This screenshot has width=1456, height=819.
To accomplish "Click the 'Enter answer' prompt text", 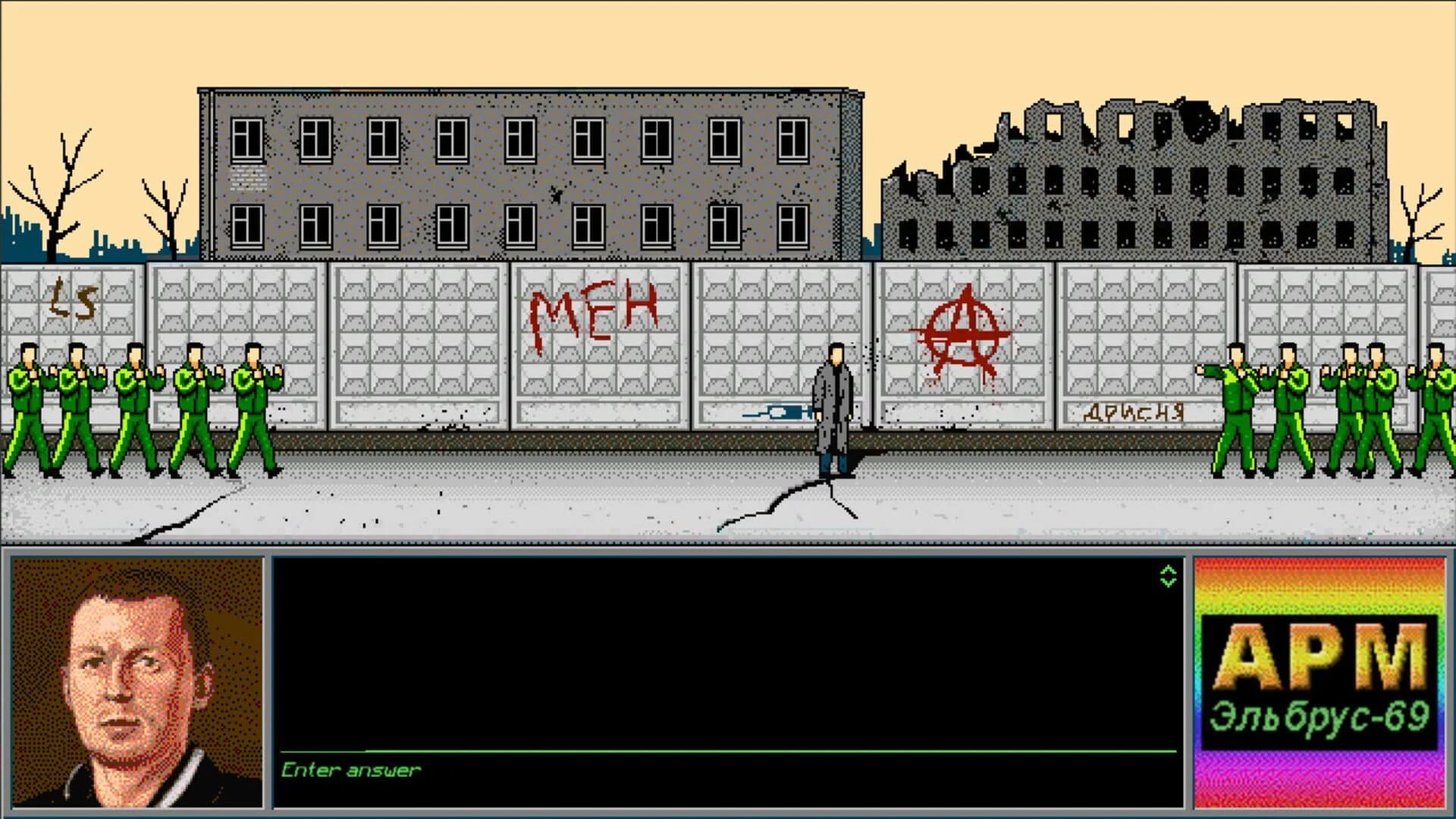I will coord(349,769).
